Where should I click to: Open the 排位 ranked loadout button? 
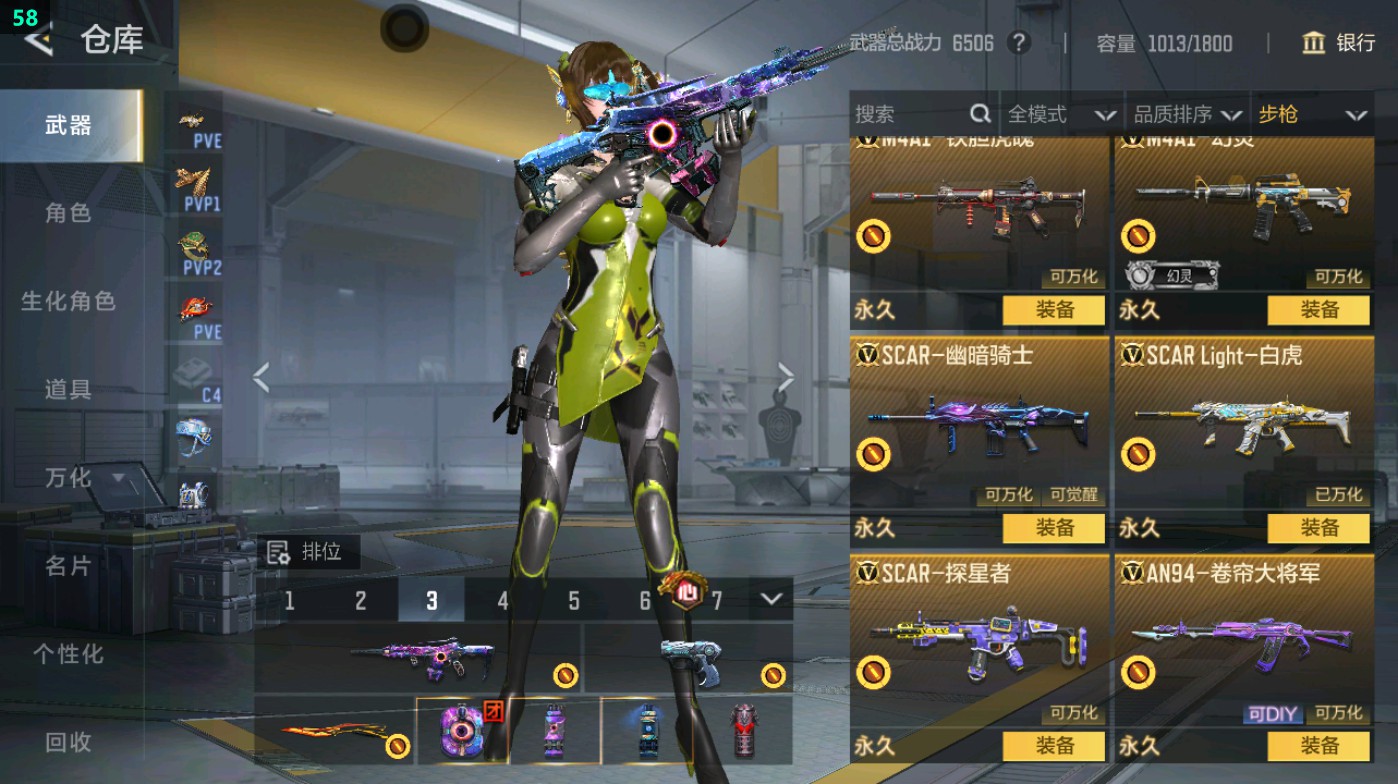308,552
